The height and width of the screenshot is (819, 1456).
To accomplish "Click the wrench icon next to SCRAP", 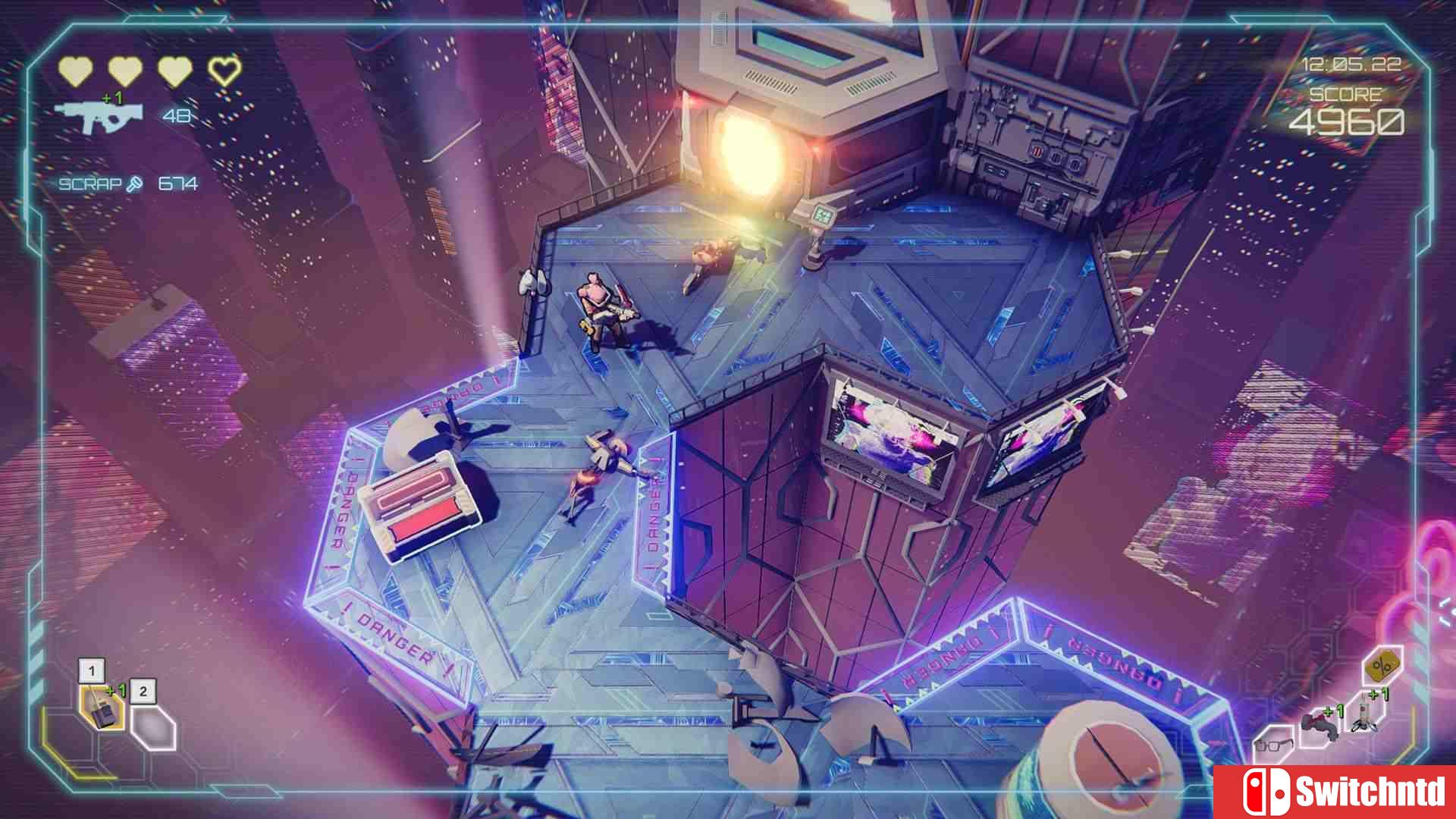I will 134,184.
